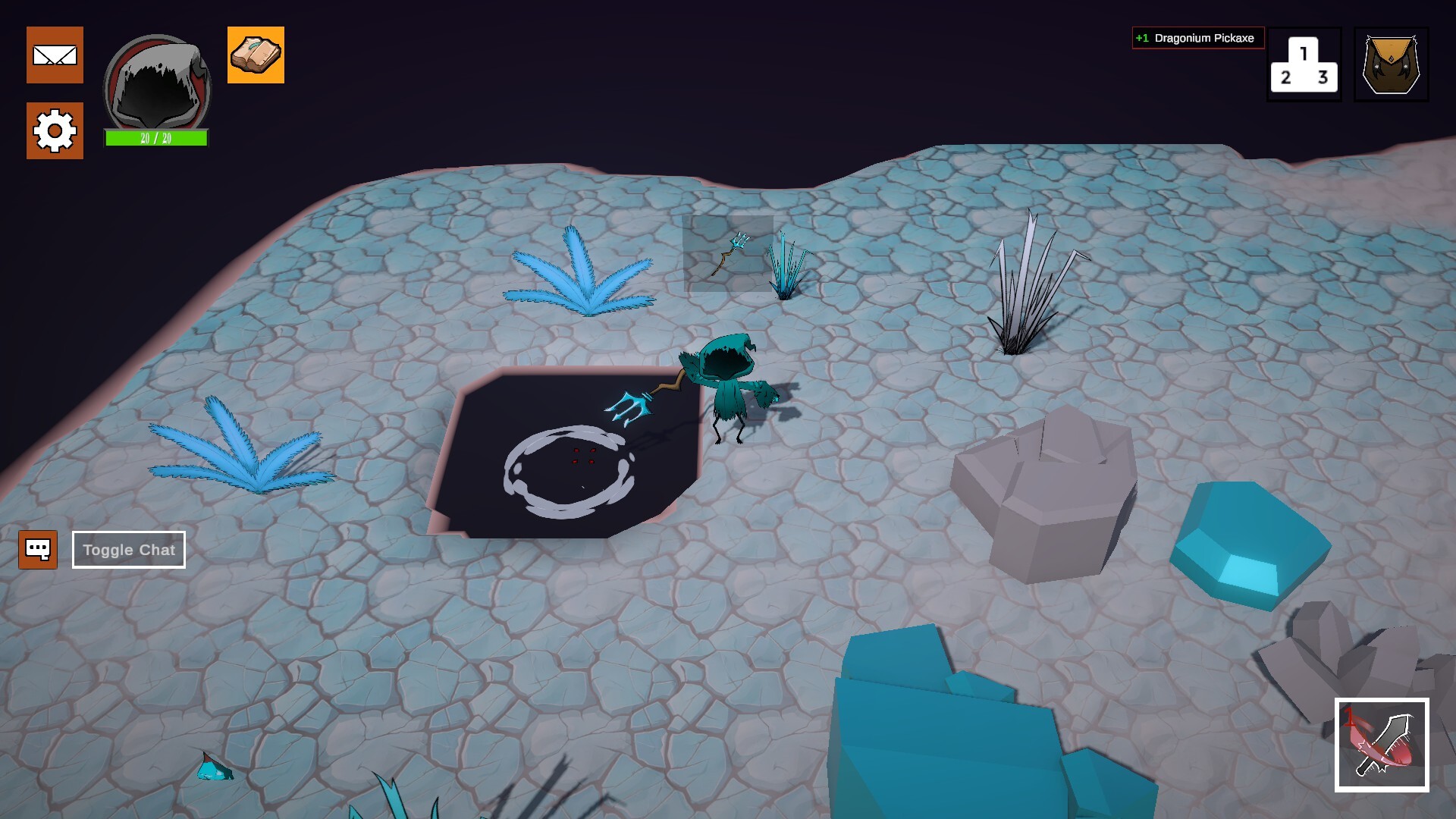Image resolution: width=1456 pixels, height=819 pixels.
Task: Open the mail messages icon
Action: click(x=55, y=55)
